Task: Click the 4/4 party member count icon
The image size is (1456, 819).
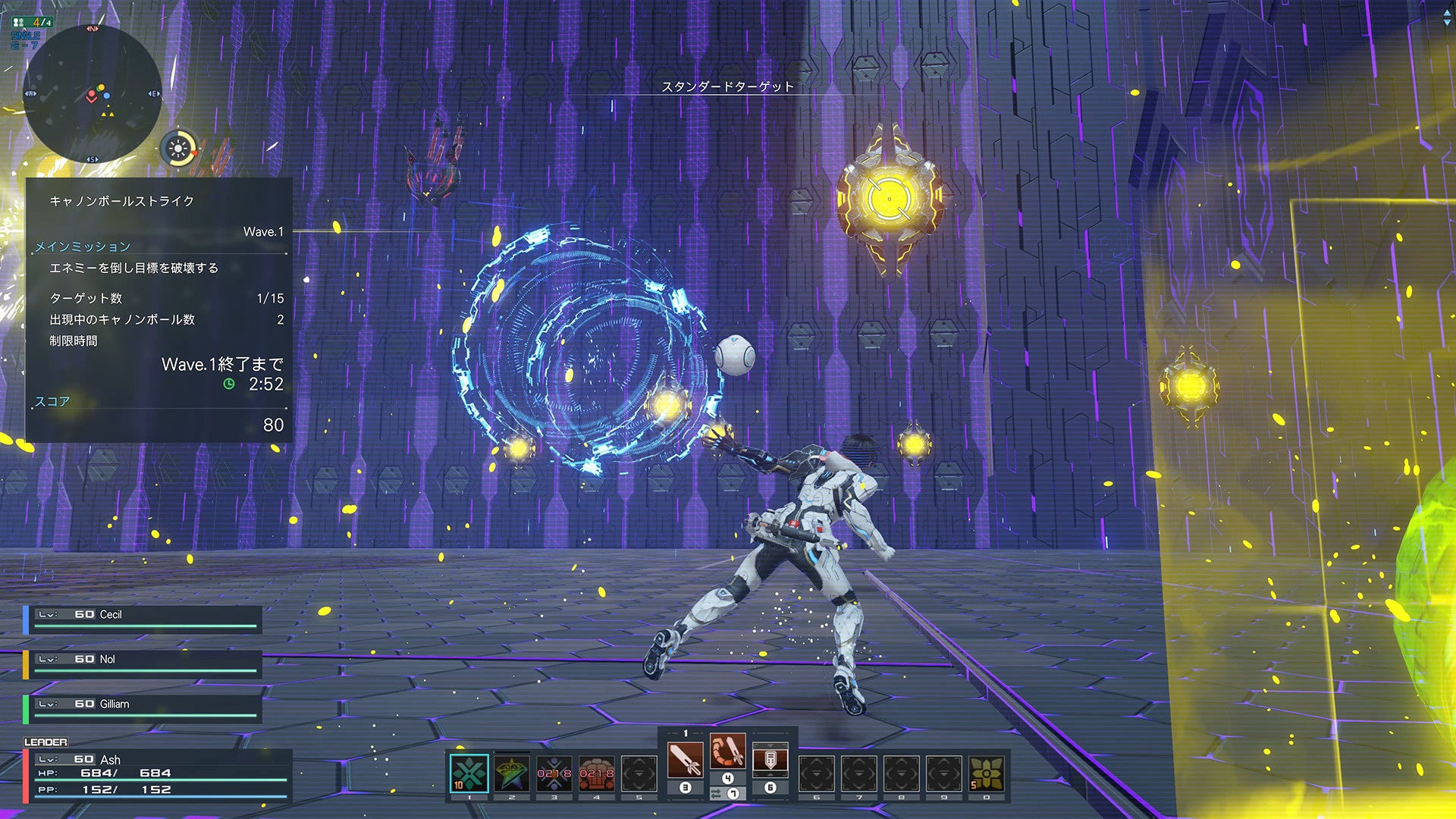Action: [33, 22]
